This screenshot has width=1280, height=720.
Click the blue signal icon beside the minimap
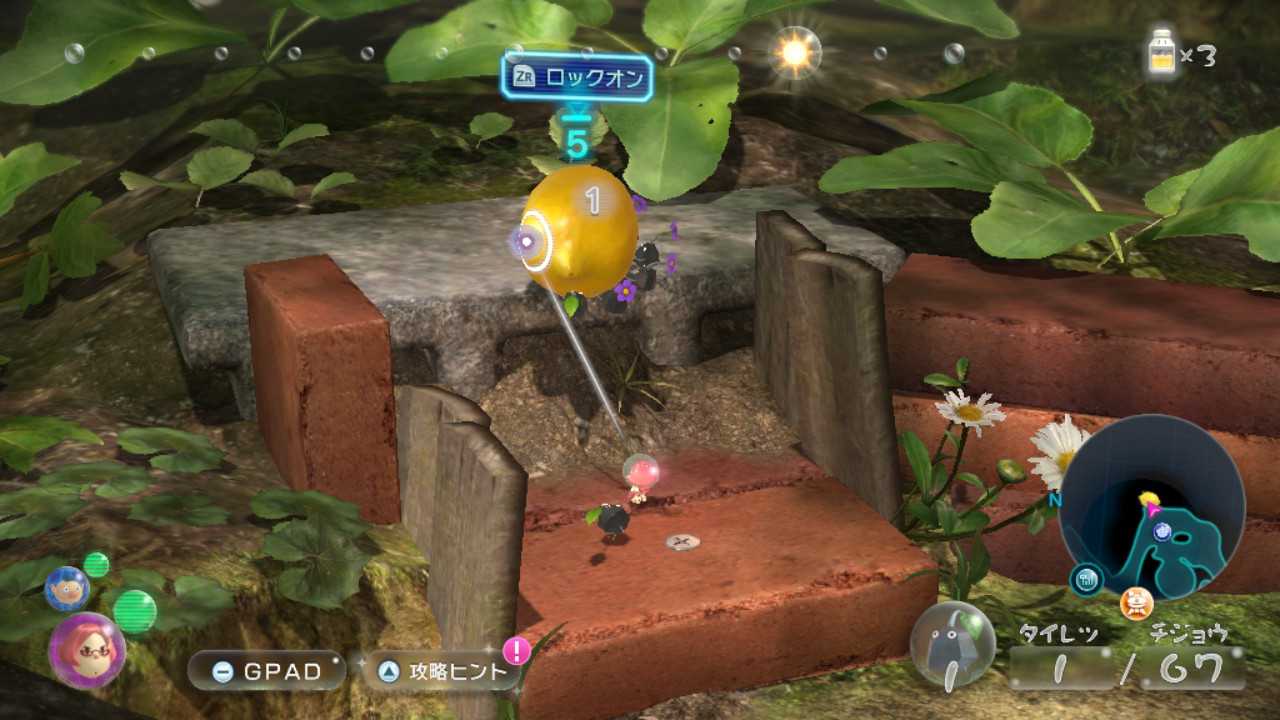[1085, 580]
